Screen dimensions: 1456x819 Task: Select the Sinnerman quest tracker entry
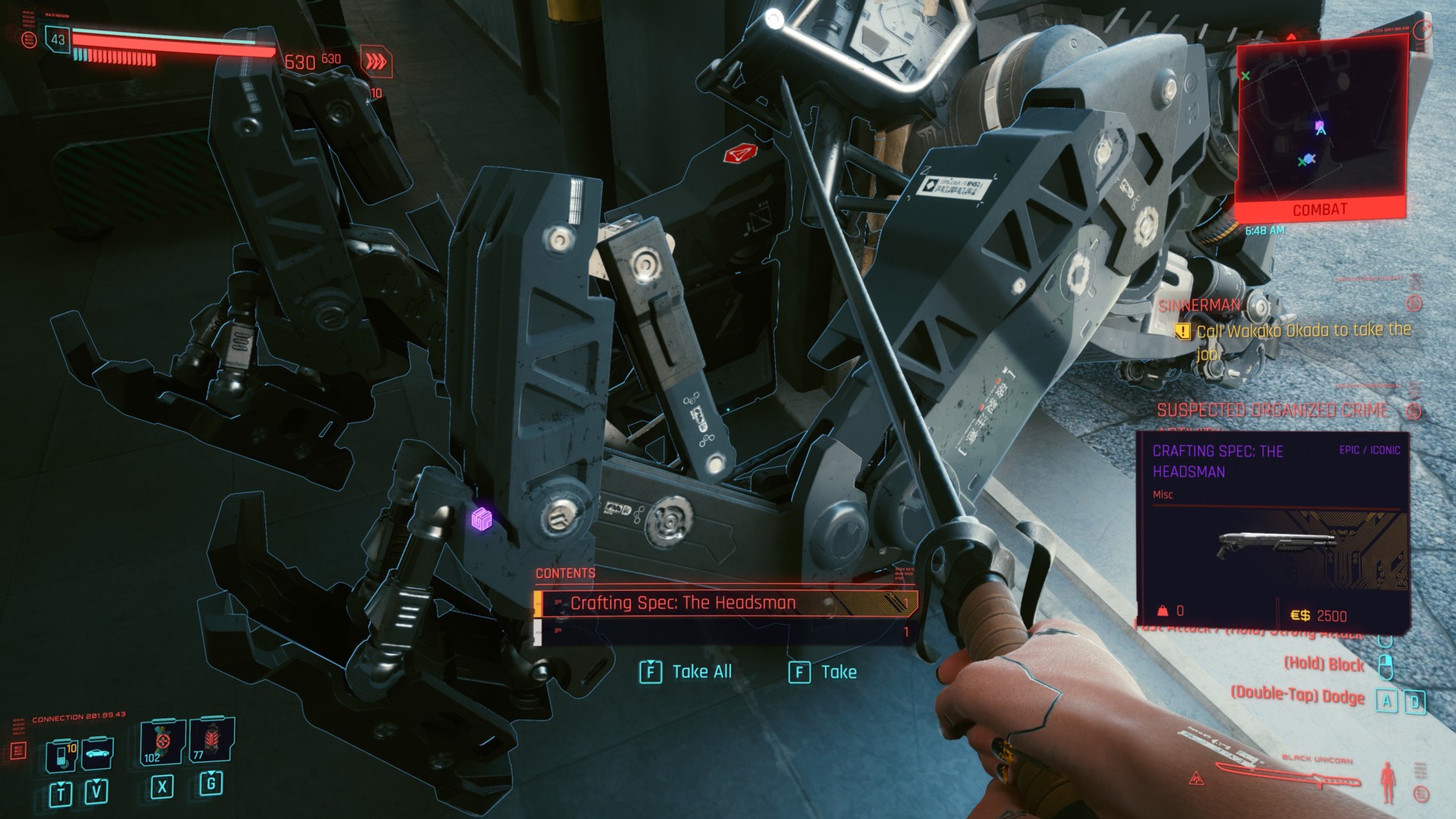1199,306
